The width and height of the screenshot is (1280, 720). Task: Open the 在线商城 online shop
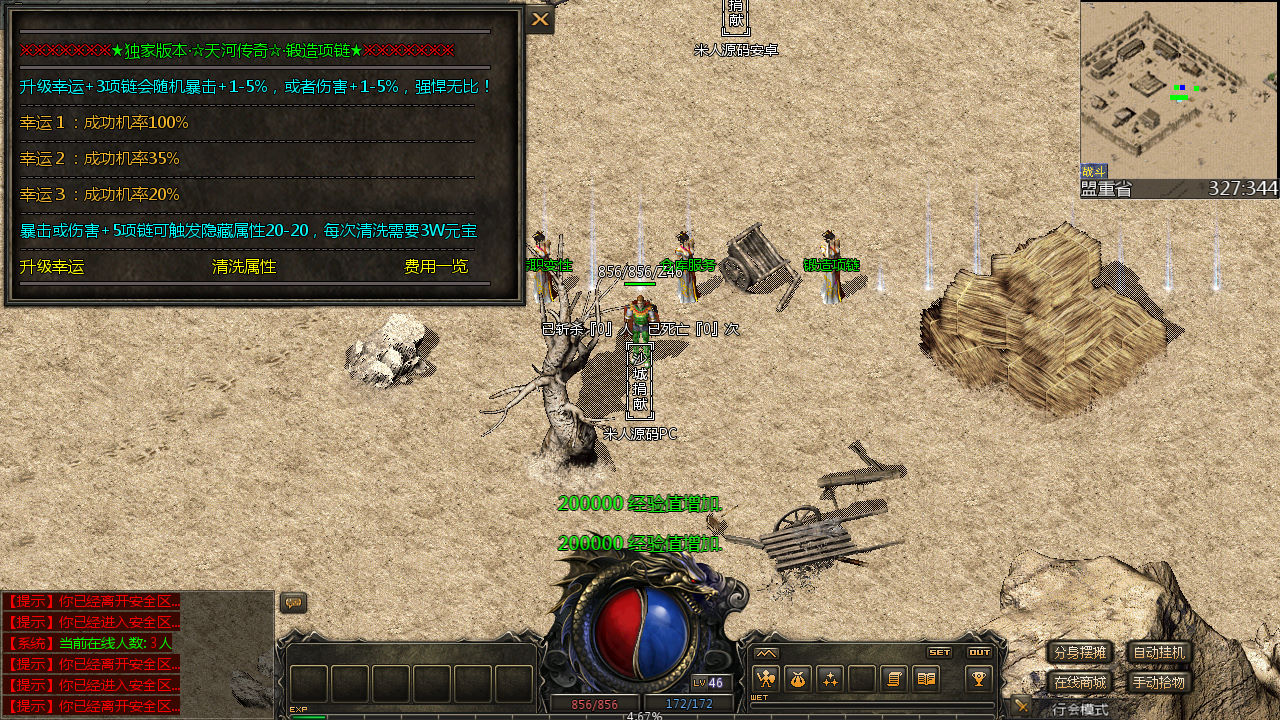(x=1080, y=683)
